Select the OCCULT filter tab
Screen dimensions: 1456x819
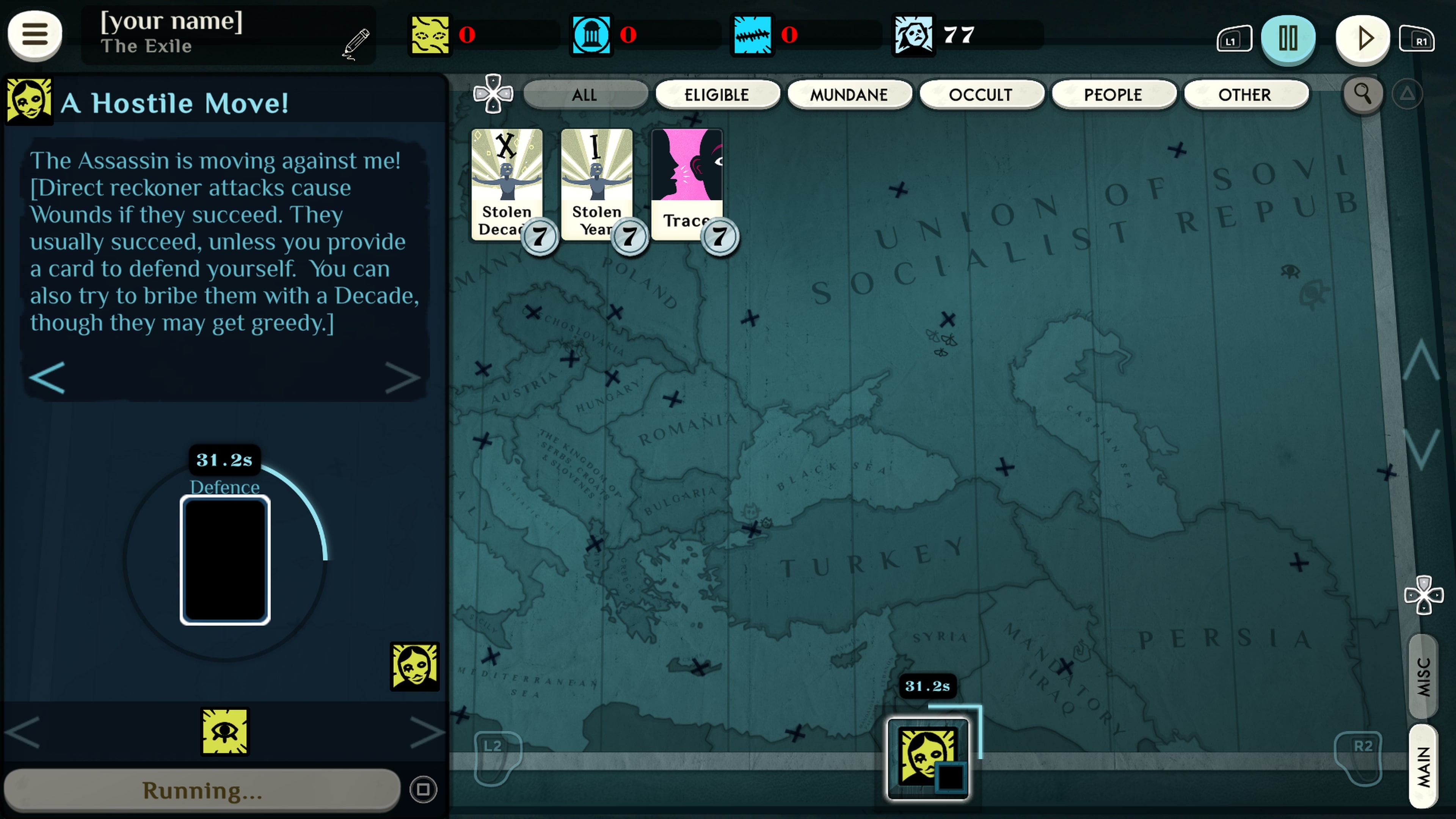(x=981, y=94)
